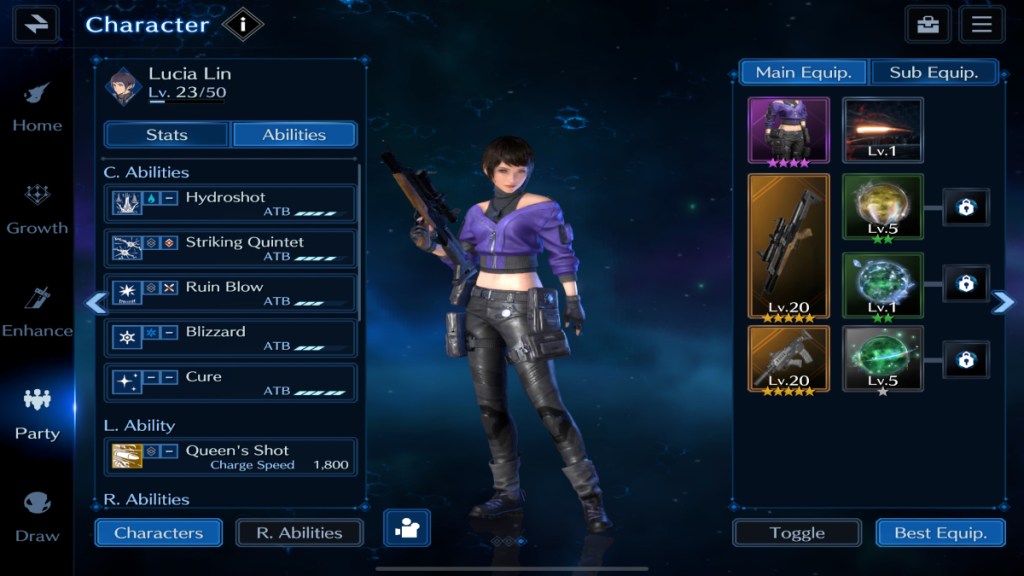The width and height of the screenshot is (1024, 576).
Task: Open the Characters list
Action: point(158,533)
